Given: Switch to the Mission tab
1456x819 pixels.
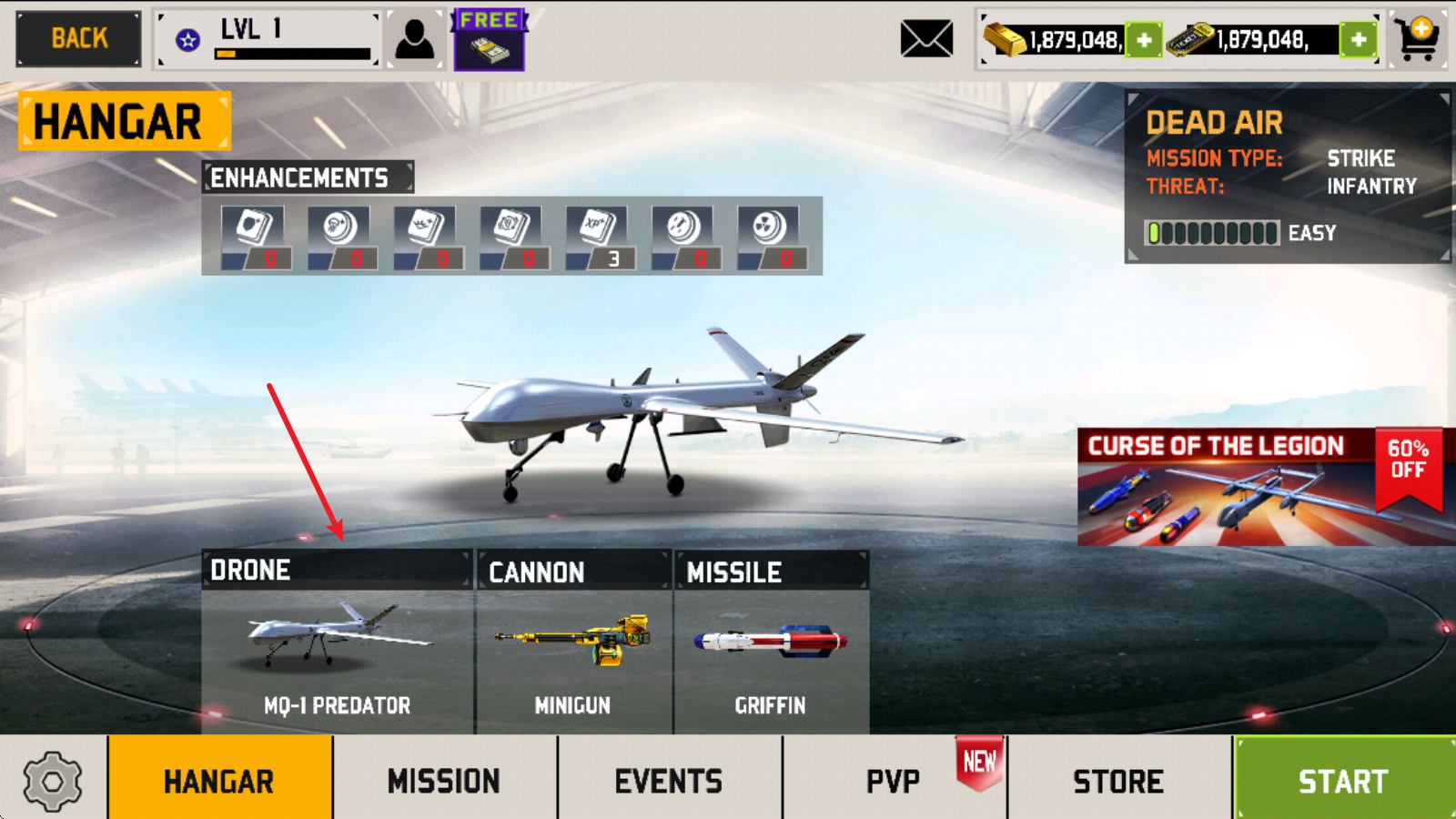Looking at the screenshot, I should click(x=444, y=780).
